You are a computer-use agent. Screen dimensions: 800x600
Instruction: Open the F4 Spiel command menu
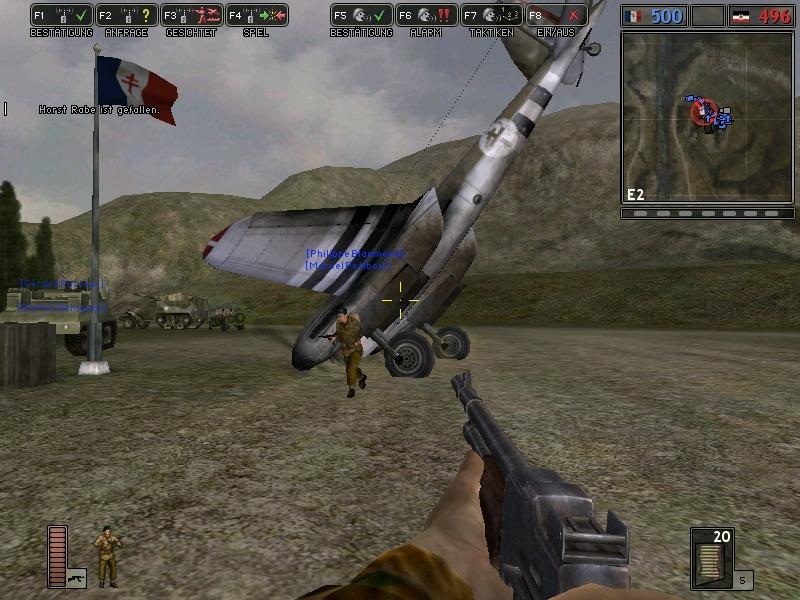tap(257, 16)
